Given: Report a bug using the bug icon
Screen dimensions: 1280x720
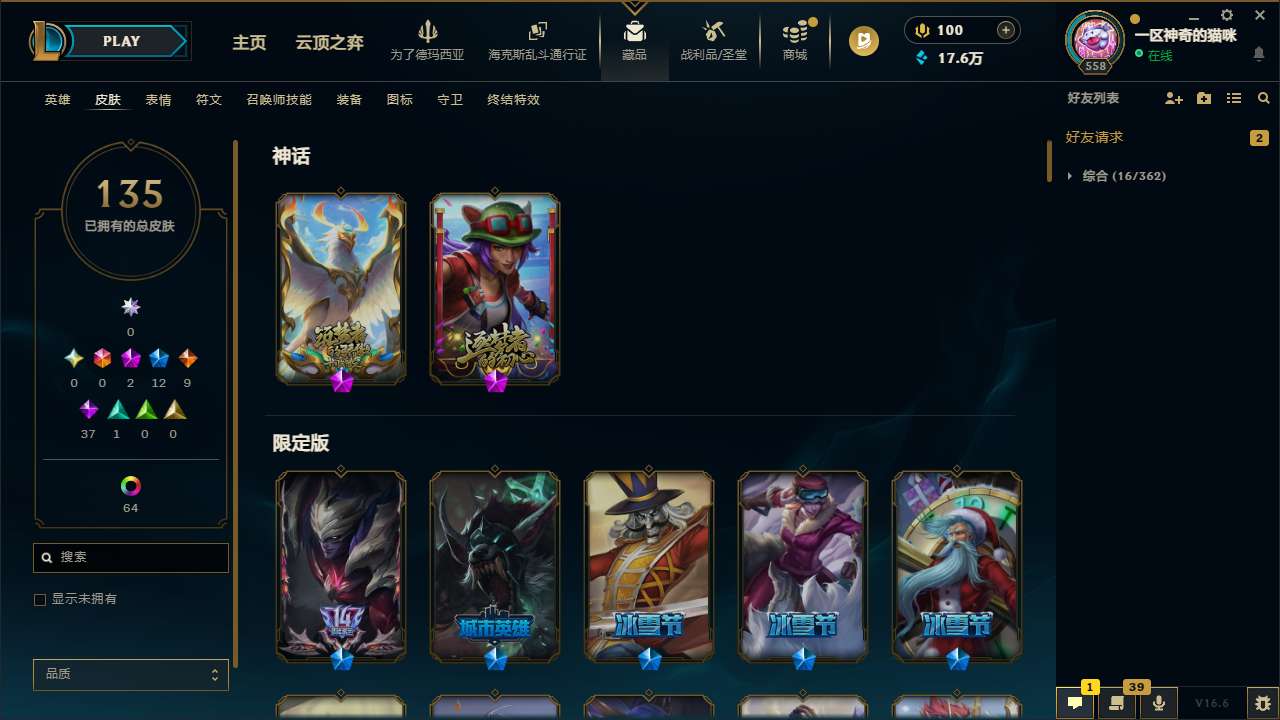Looking at the screenshot, I should pos(1261,701).
